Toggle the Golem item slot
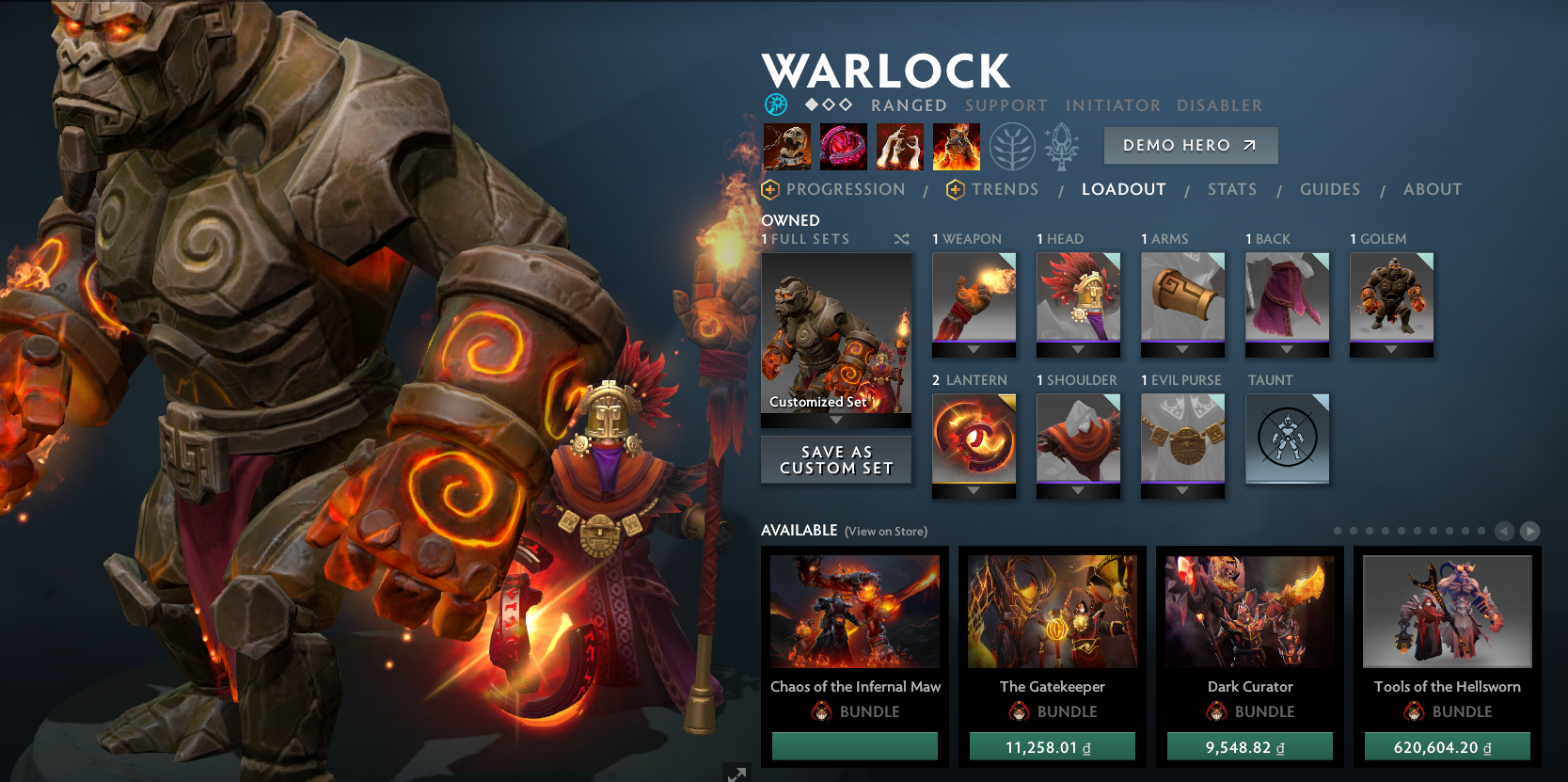The height and width of the screenshot is (782, 1568). (x=1391, y=299)
